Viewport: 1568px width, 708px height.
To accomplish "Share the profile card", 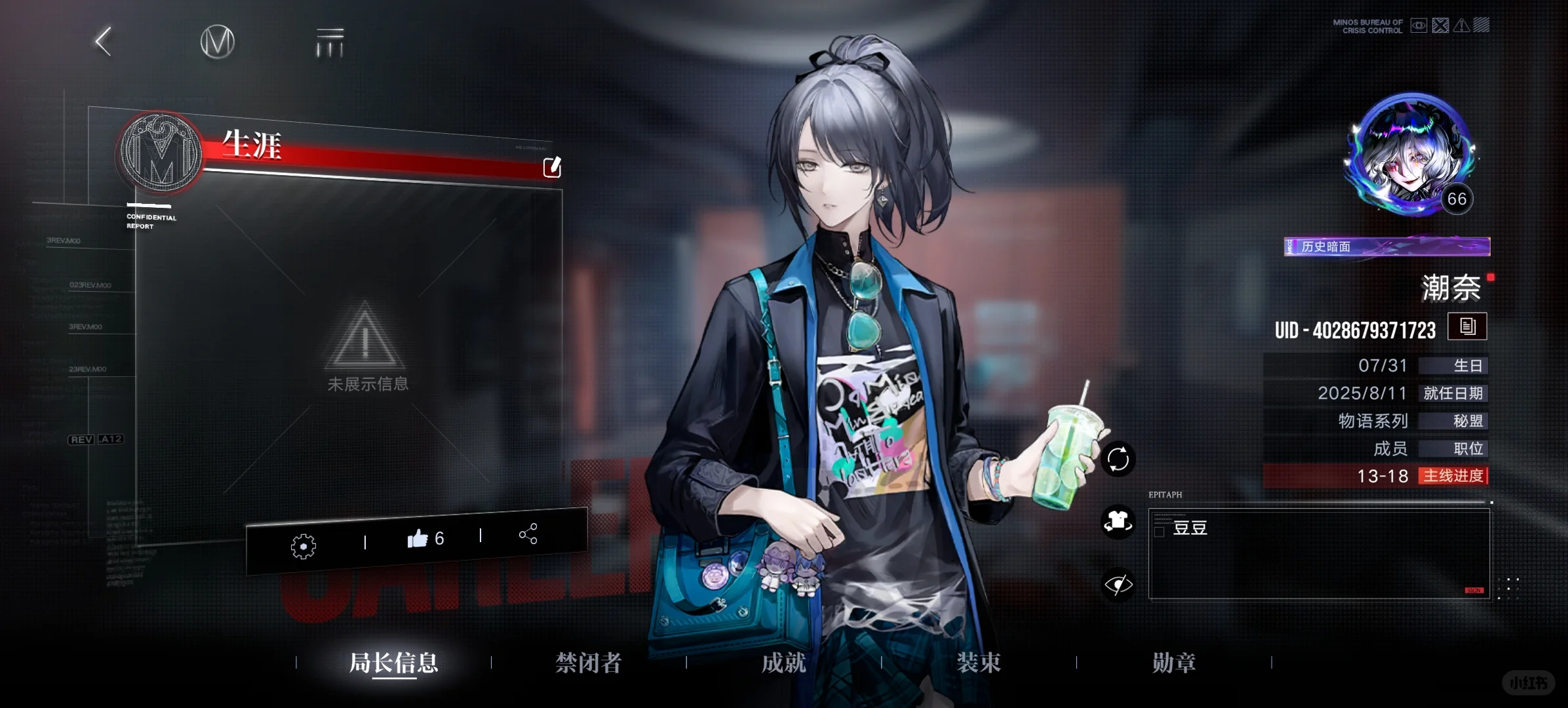I will pyautogui.click(x=528, y=534).
